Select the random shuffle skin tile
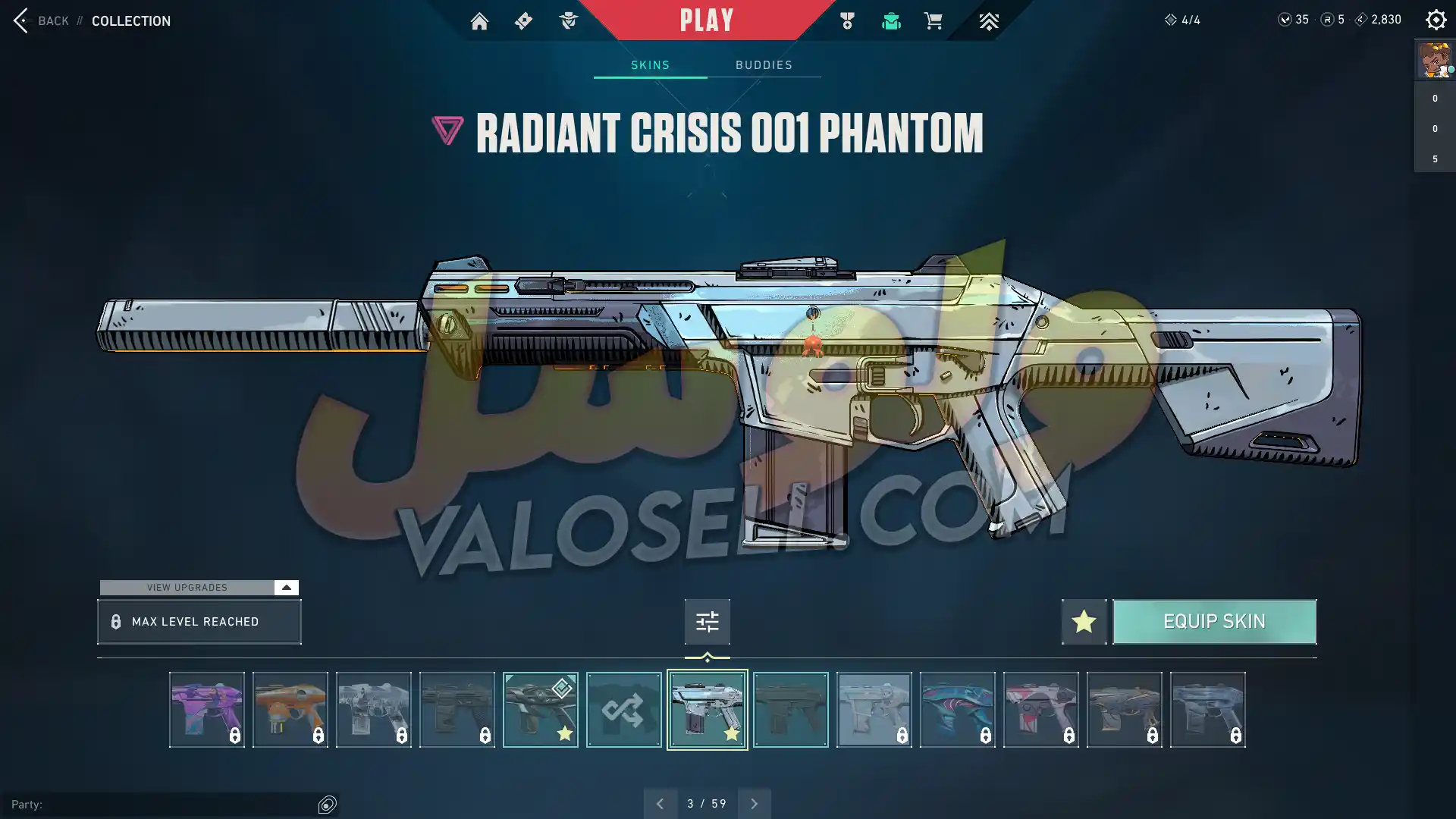 (623, 710)
